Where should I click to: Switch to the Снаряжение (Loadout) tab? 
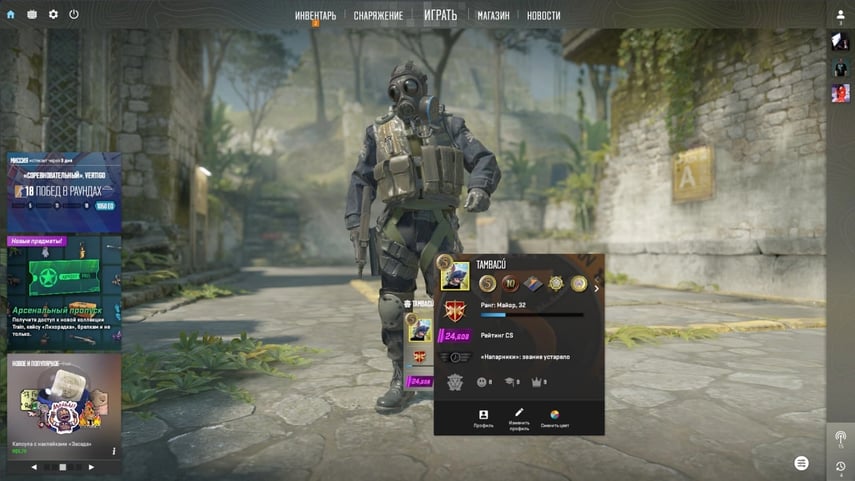point(378,16)
